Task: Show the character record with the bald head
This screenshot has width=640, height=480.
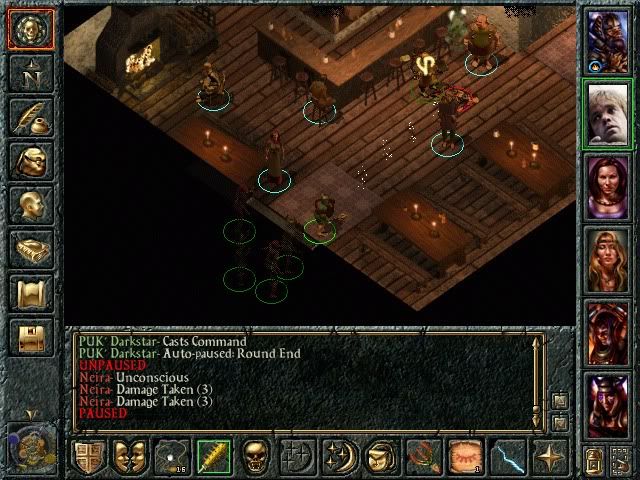Action: pyautogui.click(x=30, y=206)
